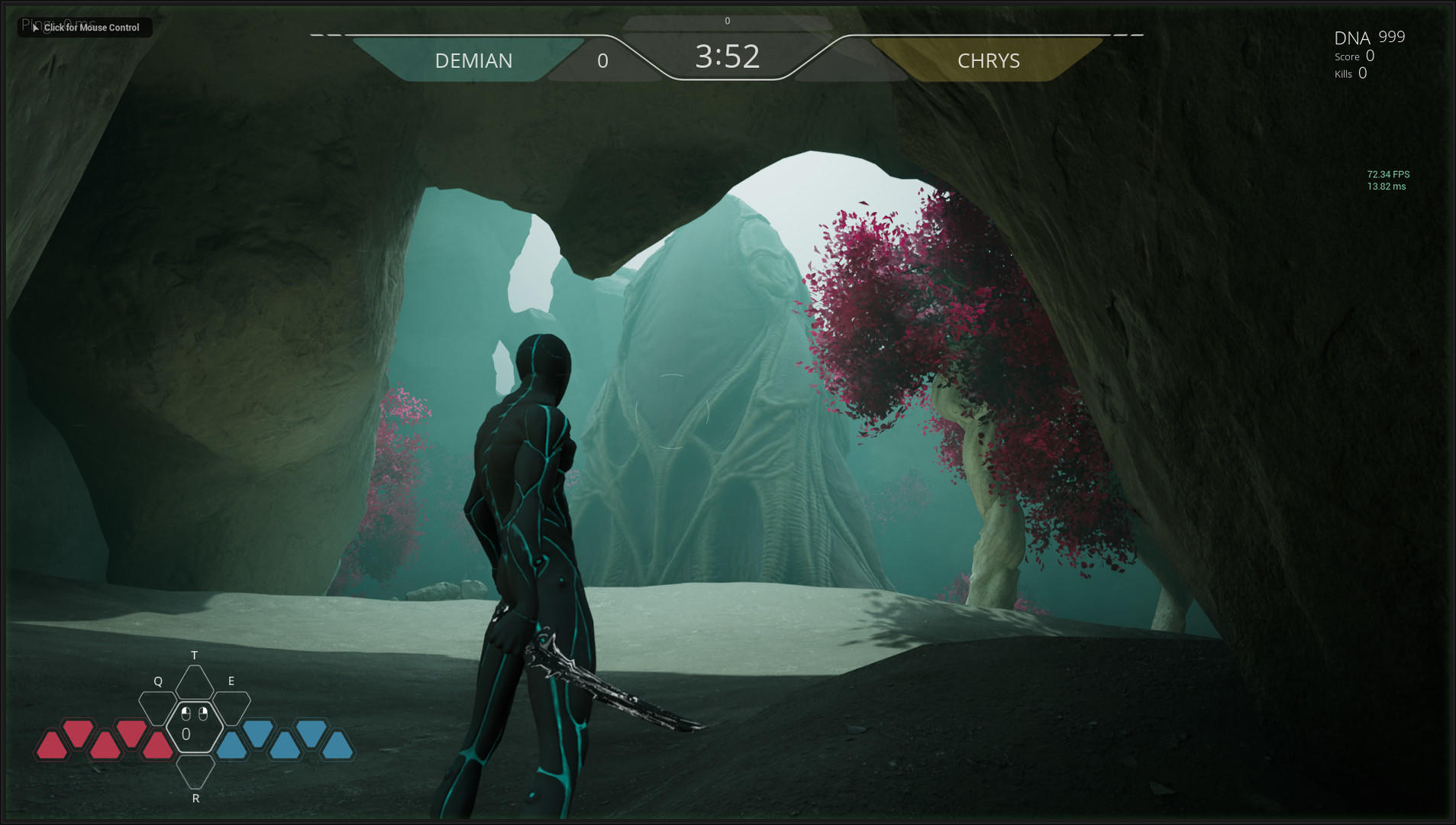Select the Q ability hexagon slot
Screen dimensions: 1456x825
(158, 709)
